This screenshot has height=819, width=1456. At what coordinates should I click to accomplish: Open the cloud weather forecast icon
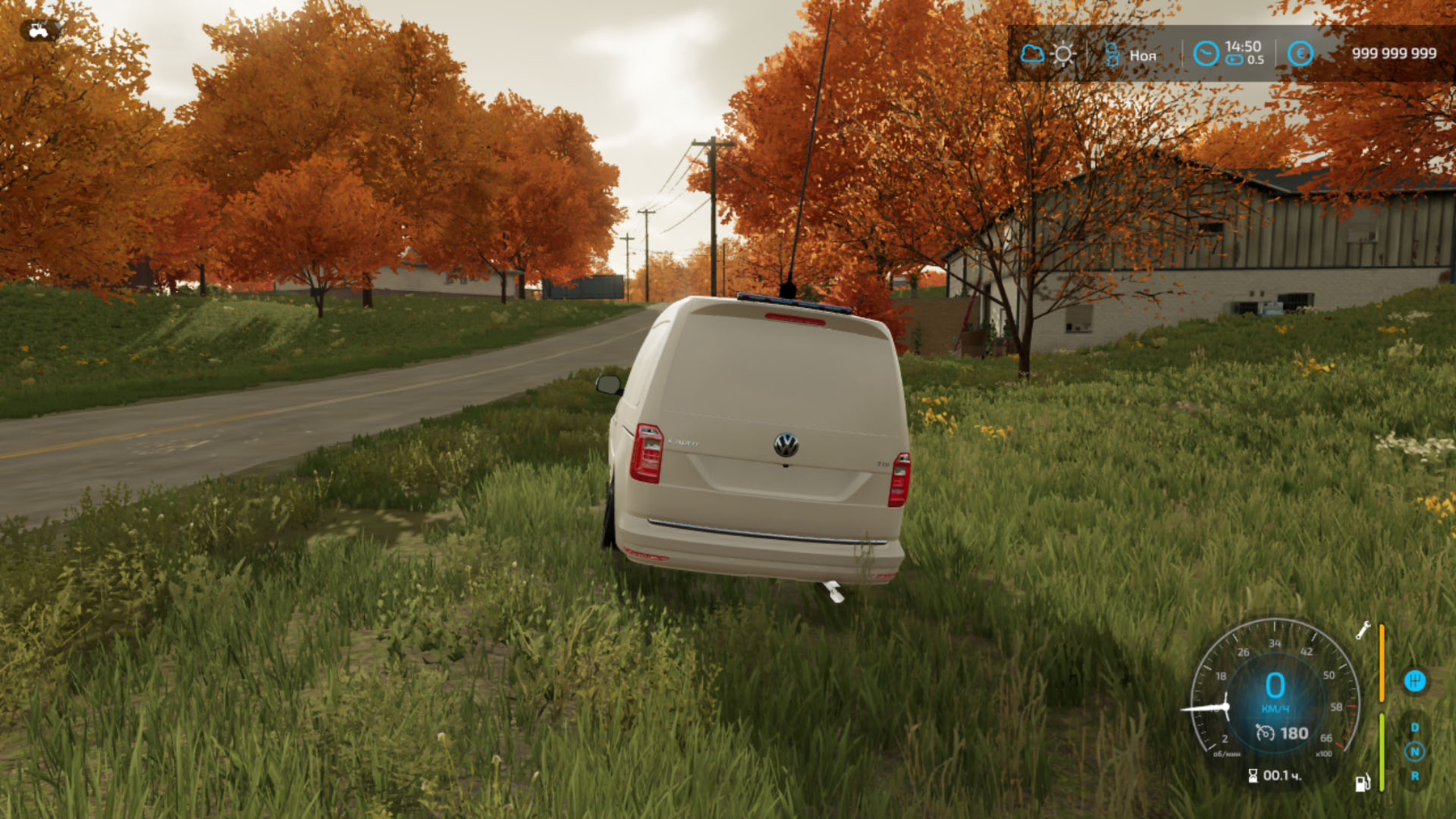[x=1031, y=54]
